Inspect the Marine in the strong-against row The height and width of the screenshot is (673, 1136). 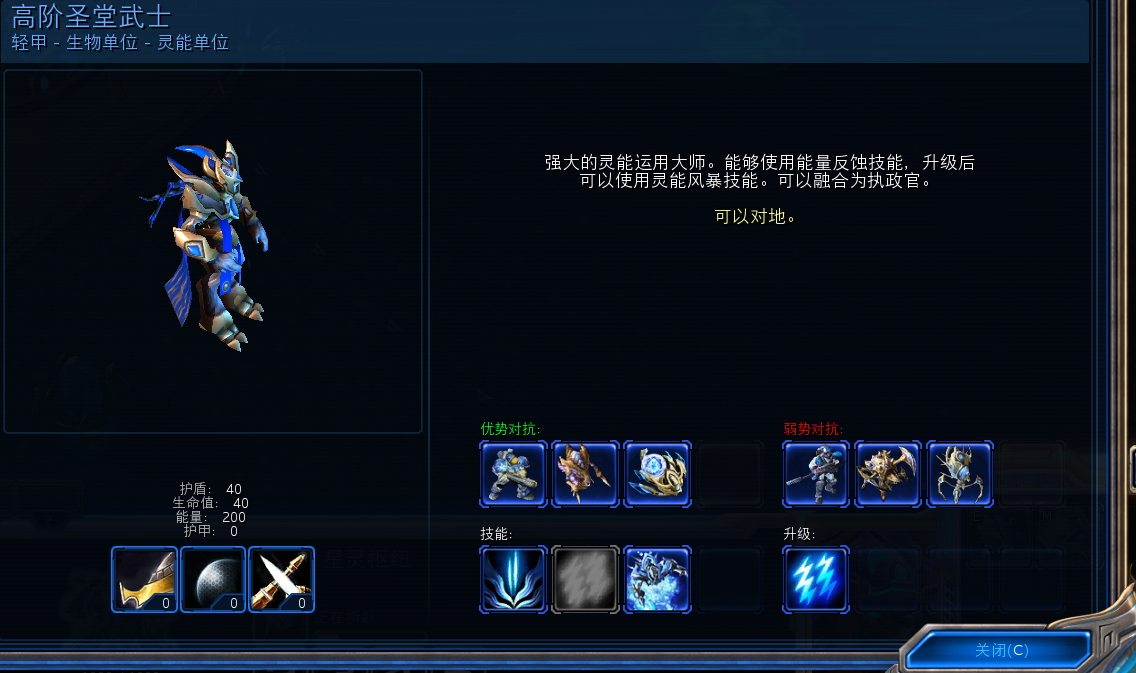click(x=513, y=474)
